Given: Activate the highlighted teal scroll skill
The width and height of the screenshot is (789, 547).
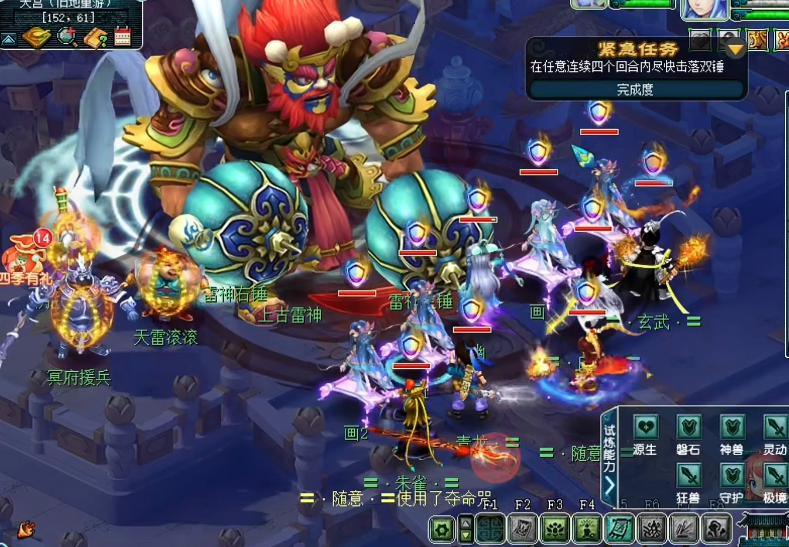Looking at the screenshot, I should pos(620,529).
